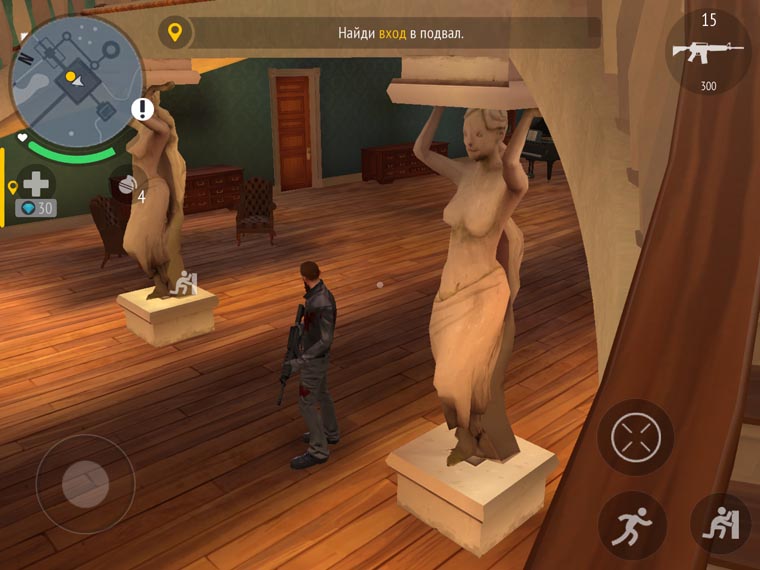Select the cover prompt icon by the statue pedestal

(x=184, y=284)
